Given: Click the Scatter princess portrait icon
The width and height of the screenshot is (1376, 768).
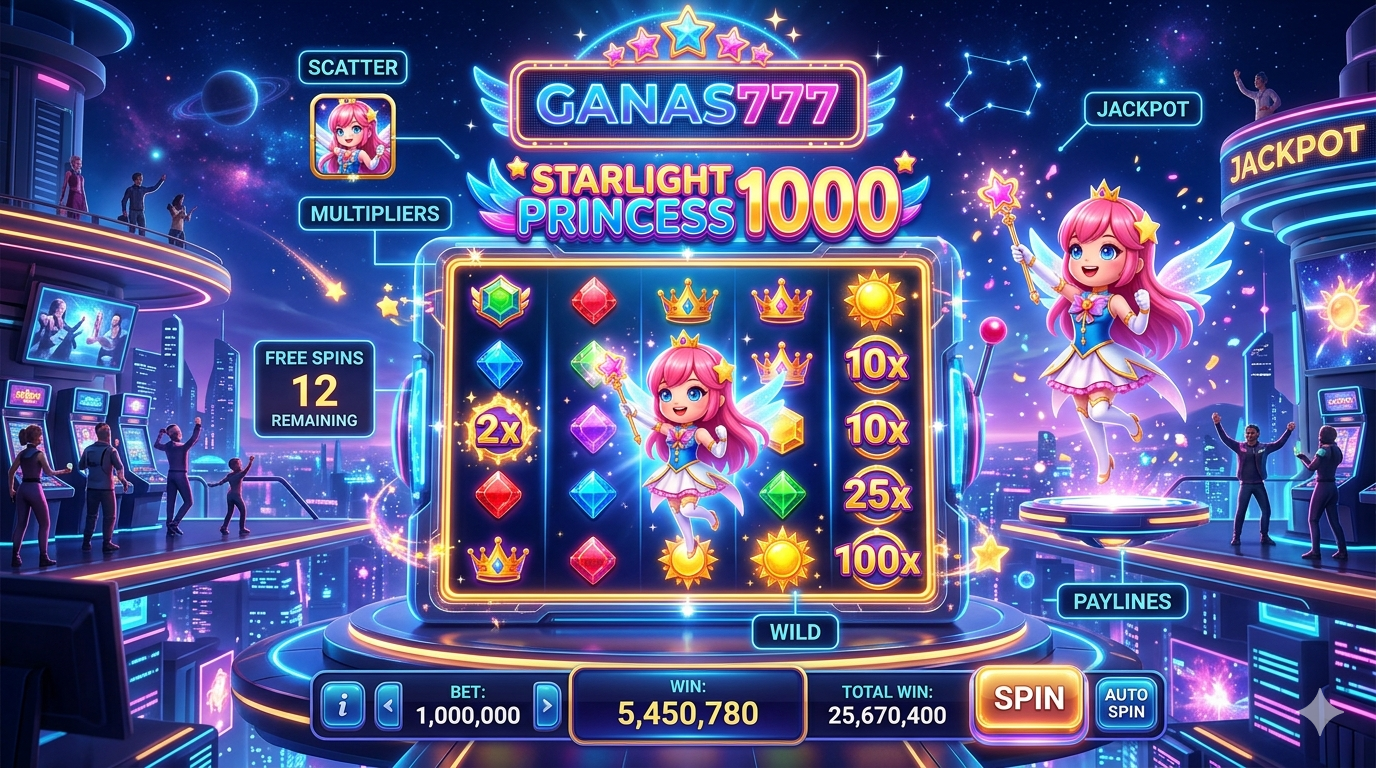Looking at the screenshot, I should 352,136.
